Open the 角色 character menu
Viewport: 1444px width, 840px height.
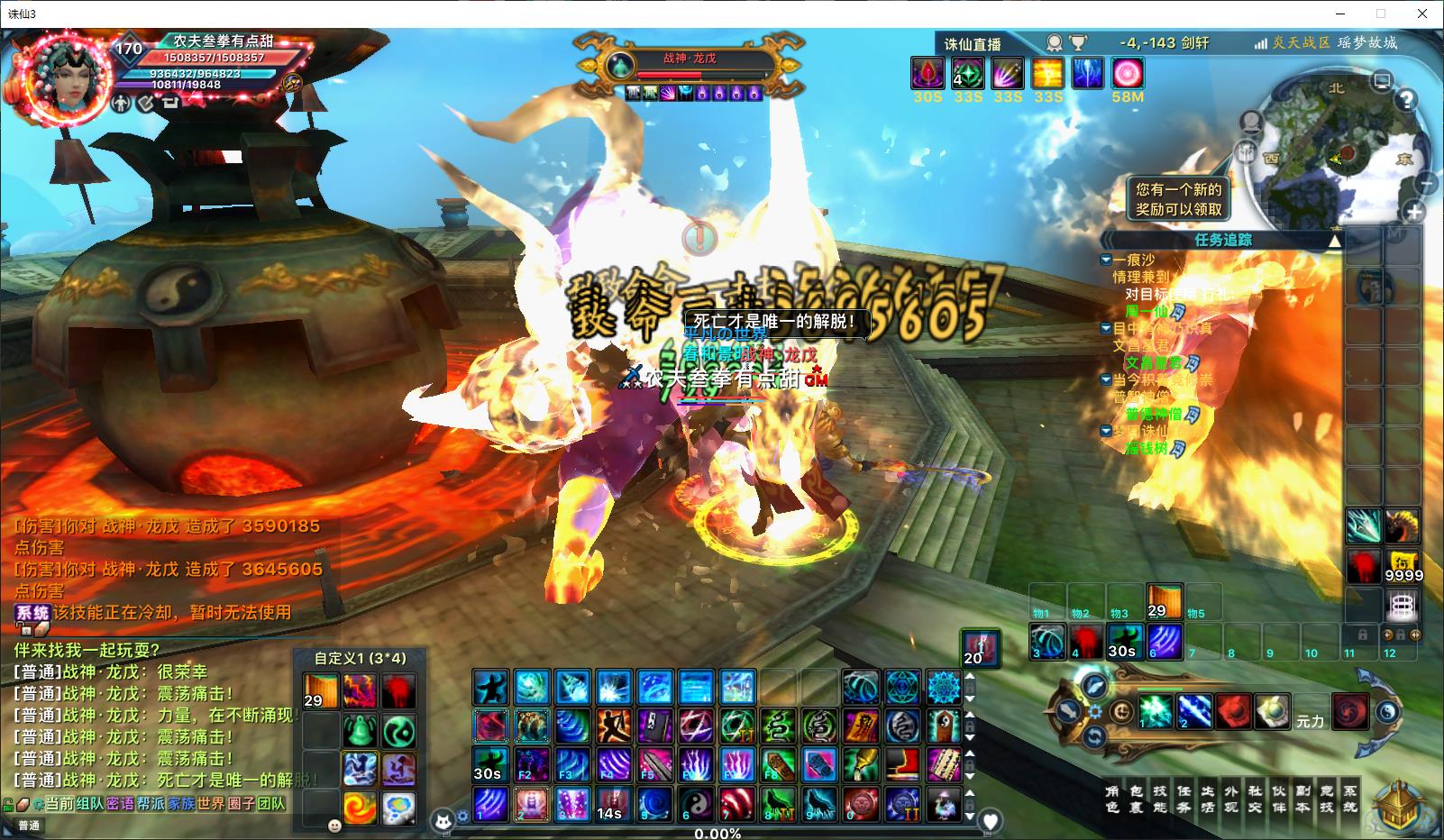click(x=1112, y=799)
